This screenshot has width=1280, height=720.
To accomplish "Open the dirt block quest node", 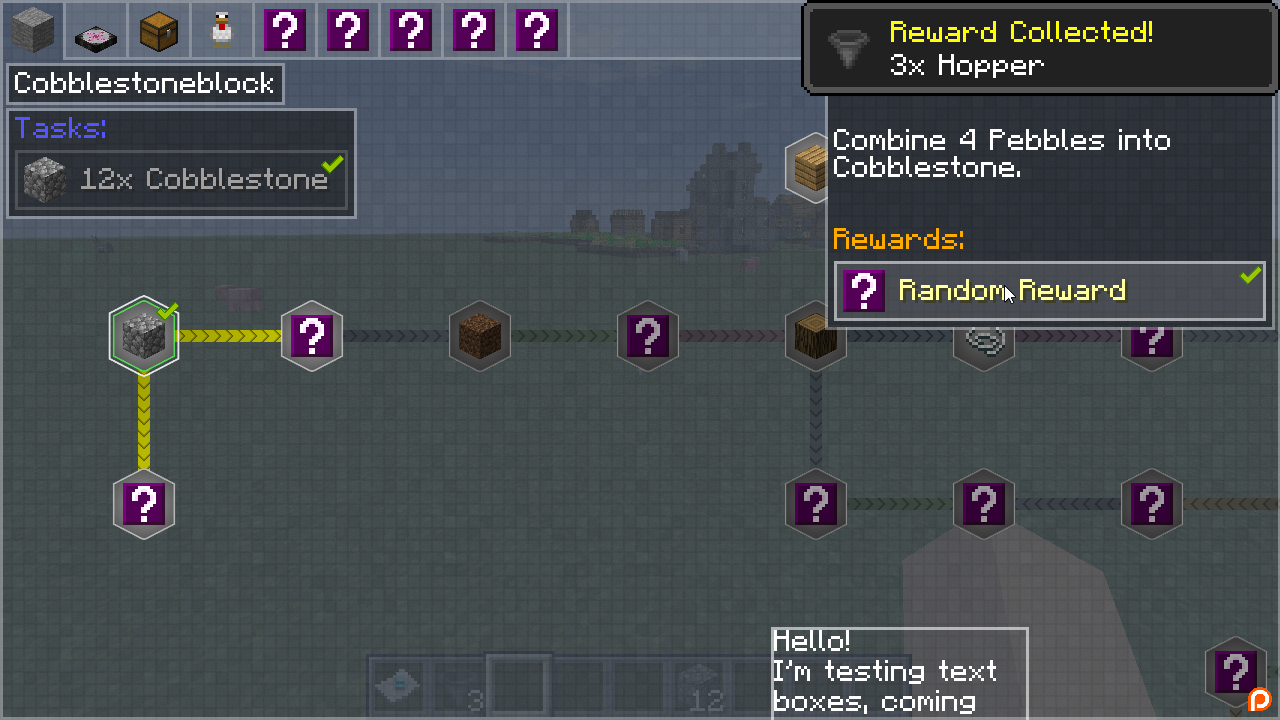I will click(480, 336).
